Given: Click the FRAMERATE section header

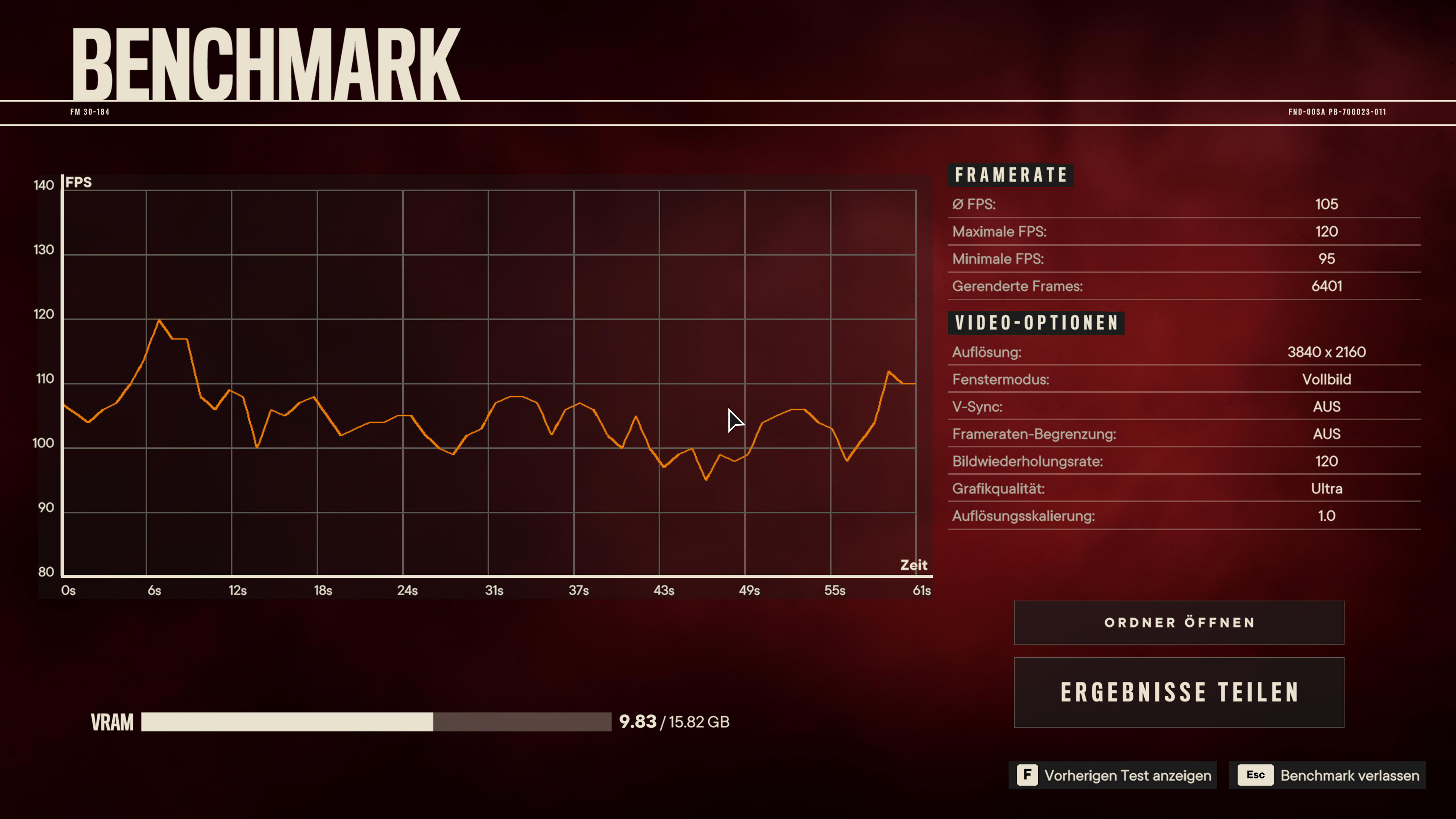Looking at the screenshot, I should pyautogui.click(x=1011, y=175).
